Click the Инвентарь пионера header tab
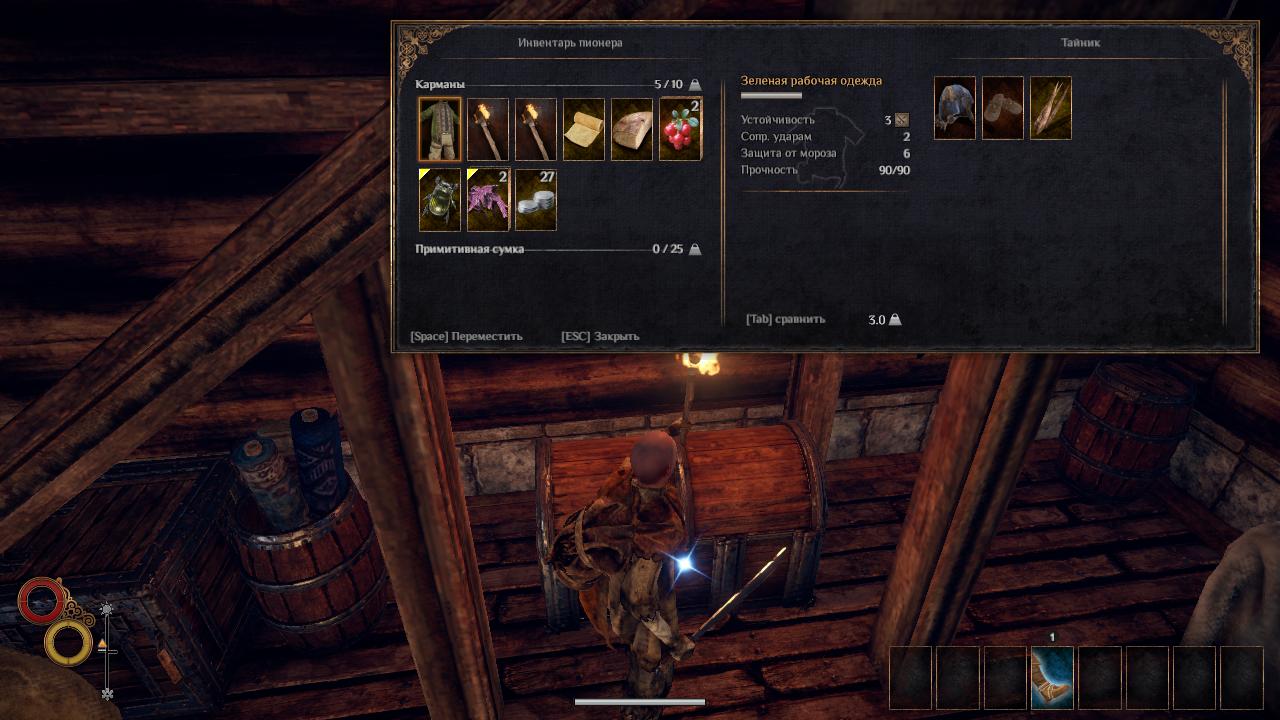Viewport: 1280px width, 720px height. [x=568, y=42]
